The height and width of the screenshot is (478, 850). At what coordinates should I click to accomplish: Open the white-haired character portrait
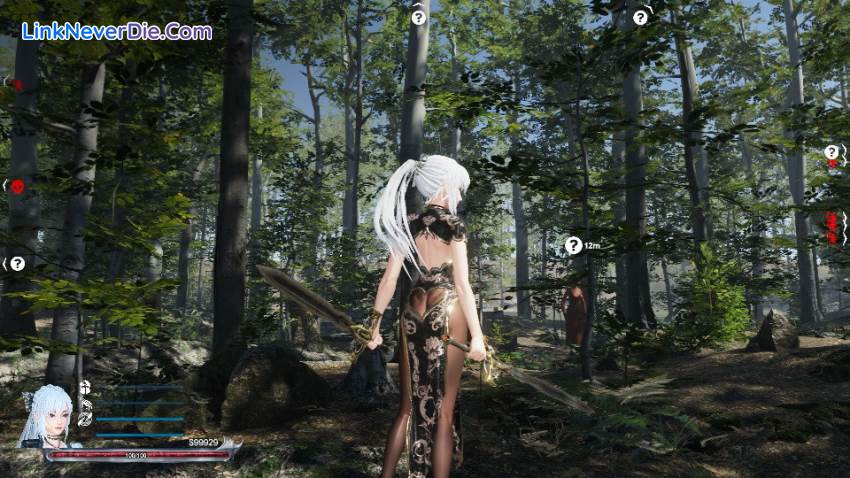click(50, 416)
